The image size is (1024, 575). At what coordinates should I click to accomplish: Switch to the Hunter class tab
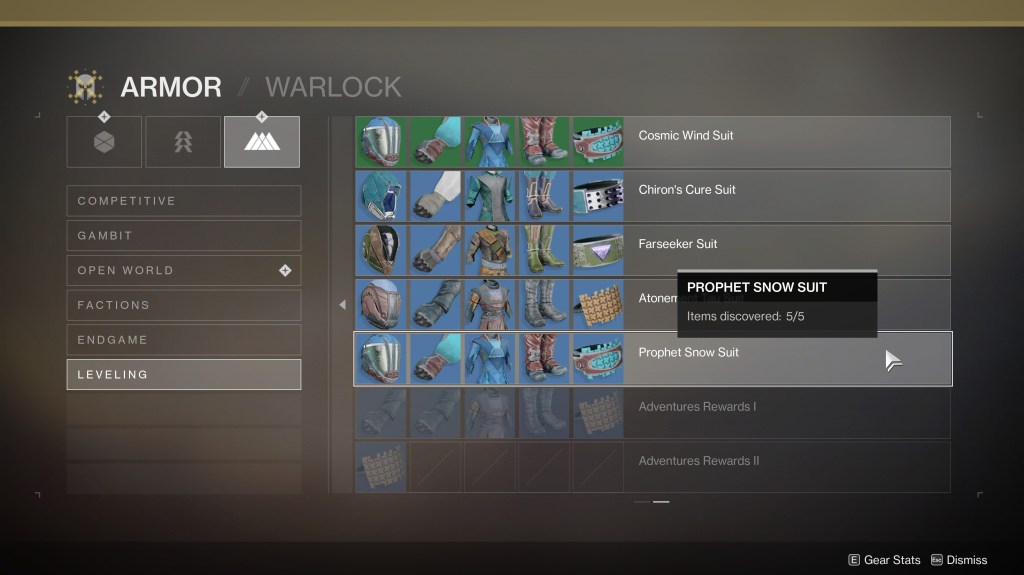click(x=183, y=142)
